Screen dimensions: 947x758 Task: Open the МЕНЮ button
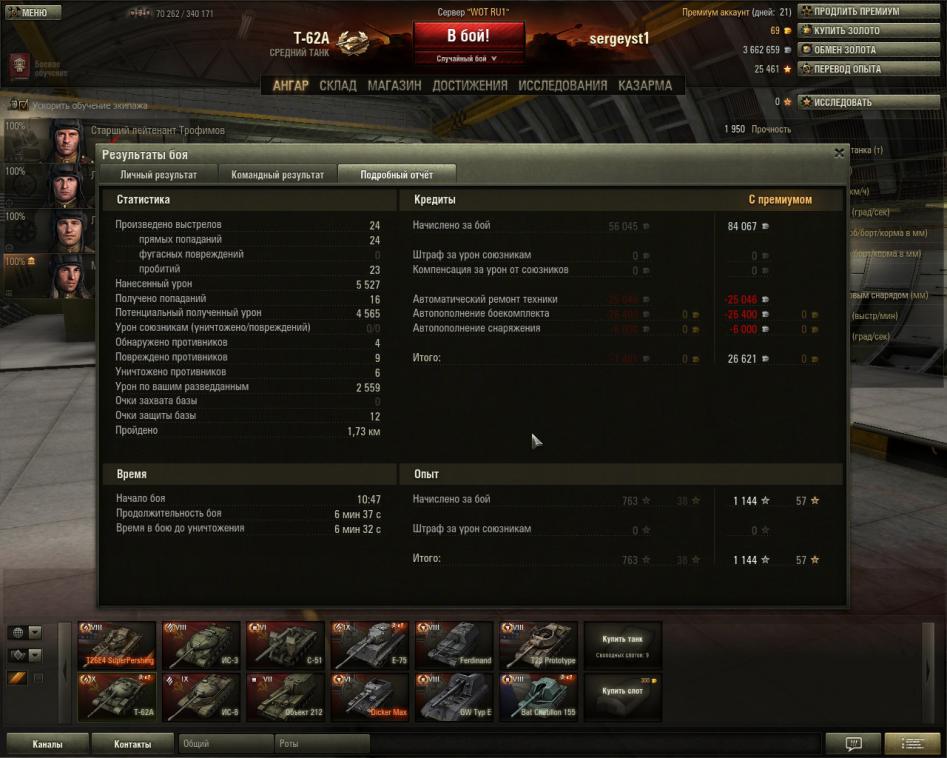pos(28,13)
